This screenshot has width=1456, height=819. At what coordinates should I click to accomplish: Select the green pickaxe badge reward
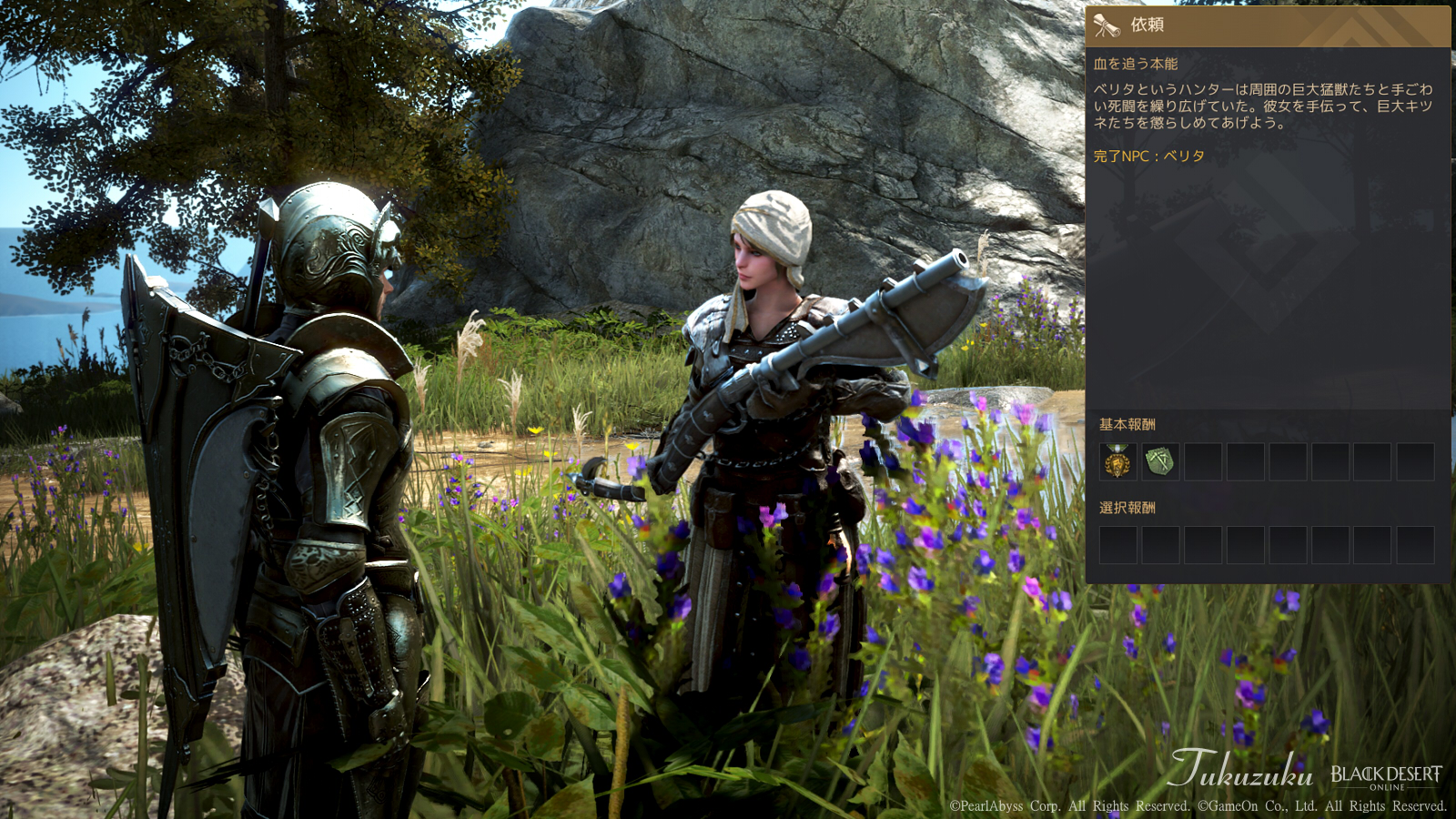coord(1160,462)
